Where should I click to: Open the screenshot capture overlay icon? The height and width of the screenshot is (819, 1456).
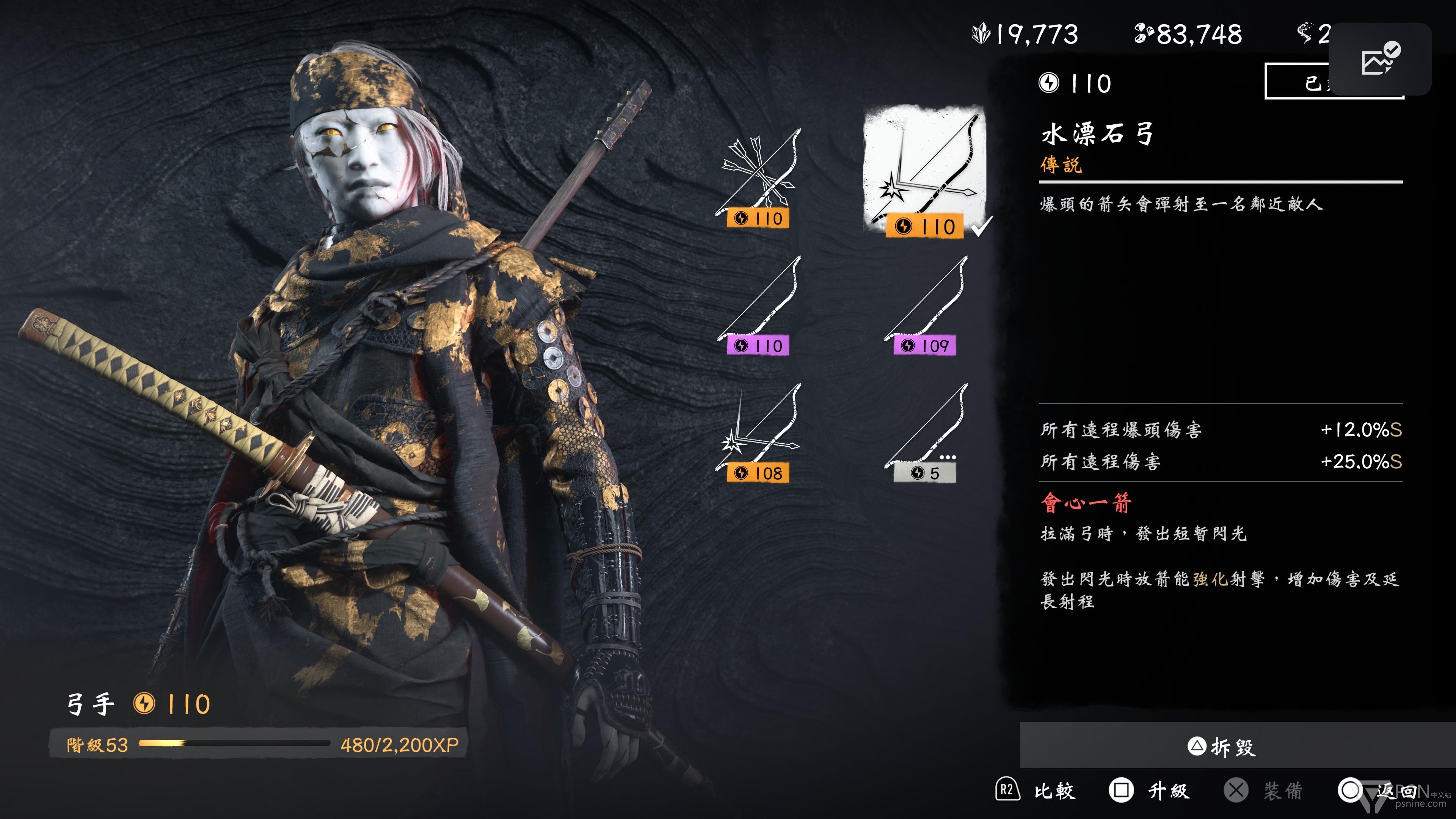coord(1379,59)
